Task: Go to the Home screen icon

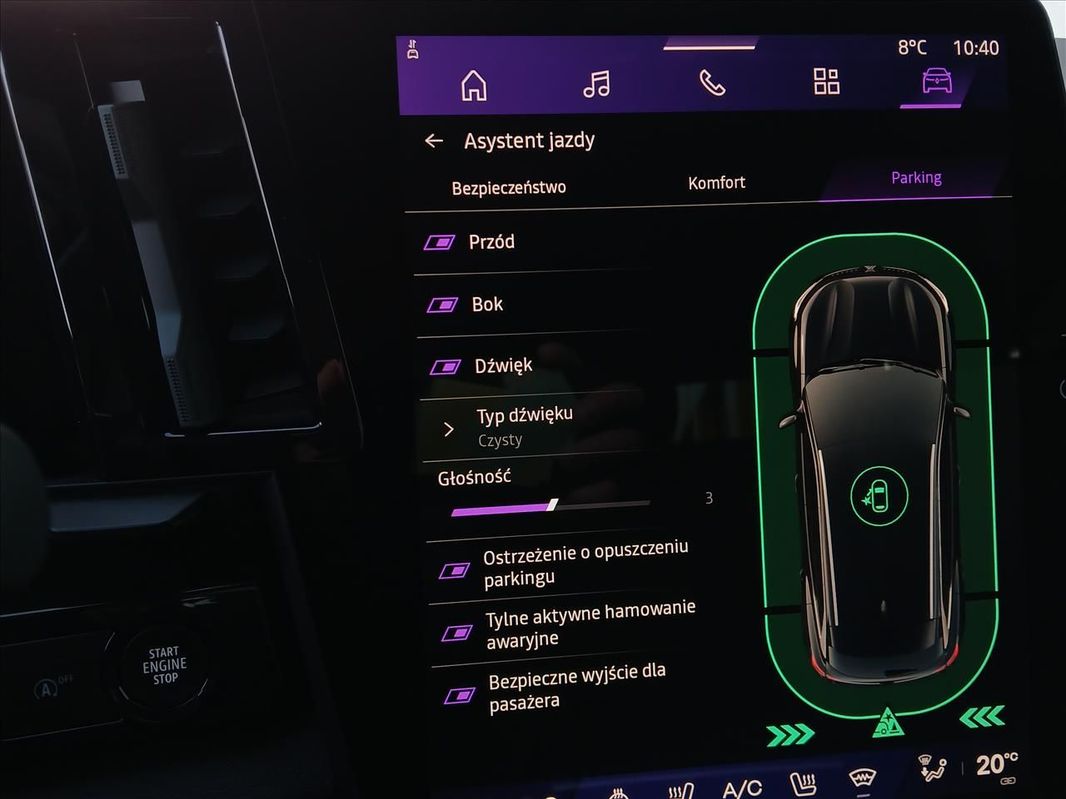Action: point(473,86)
